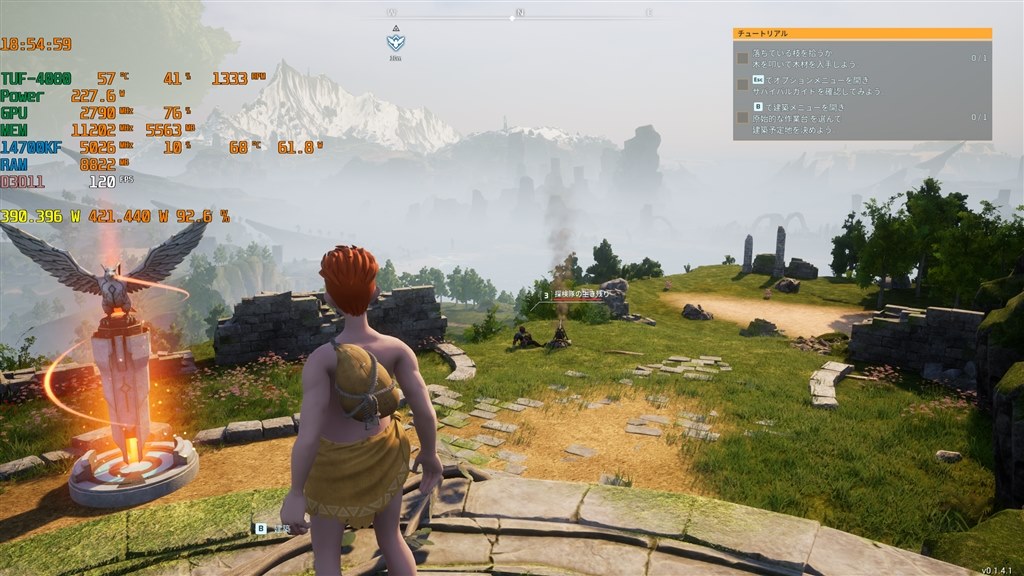Tick the checkbox for the primitive workbench objective

tap(742, 117)
